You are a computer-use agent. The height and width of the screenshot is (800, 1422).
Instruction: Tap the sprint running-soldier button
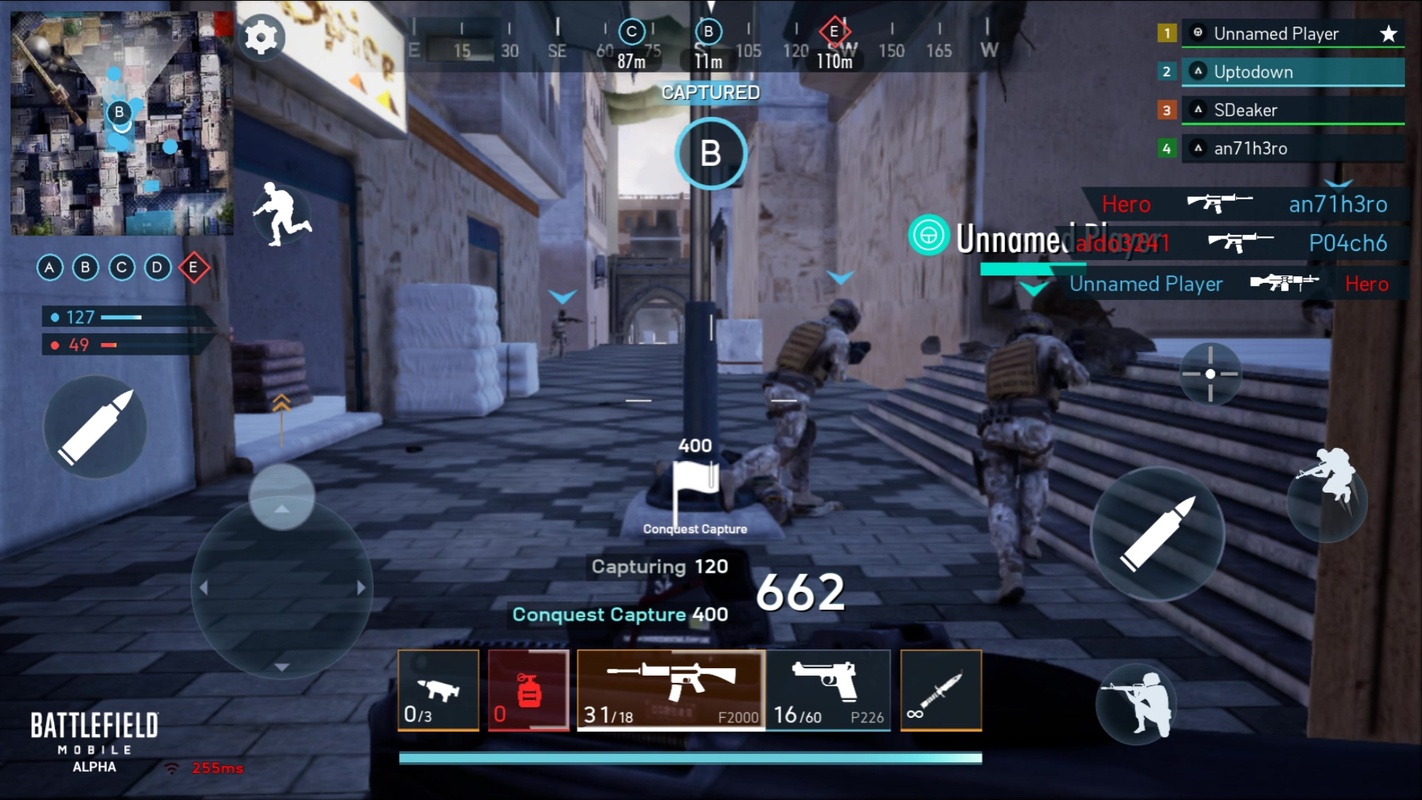281,213
